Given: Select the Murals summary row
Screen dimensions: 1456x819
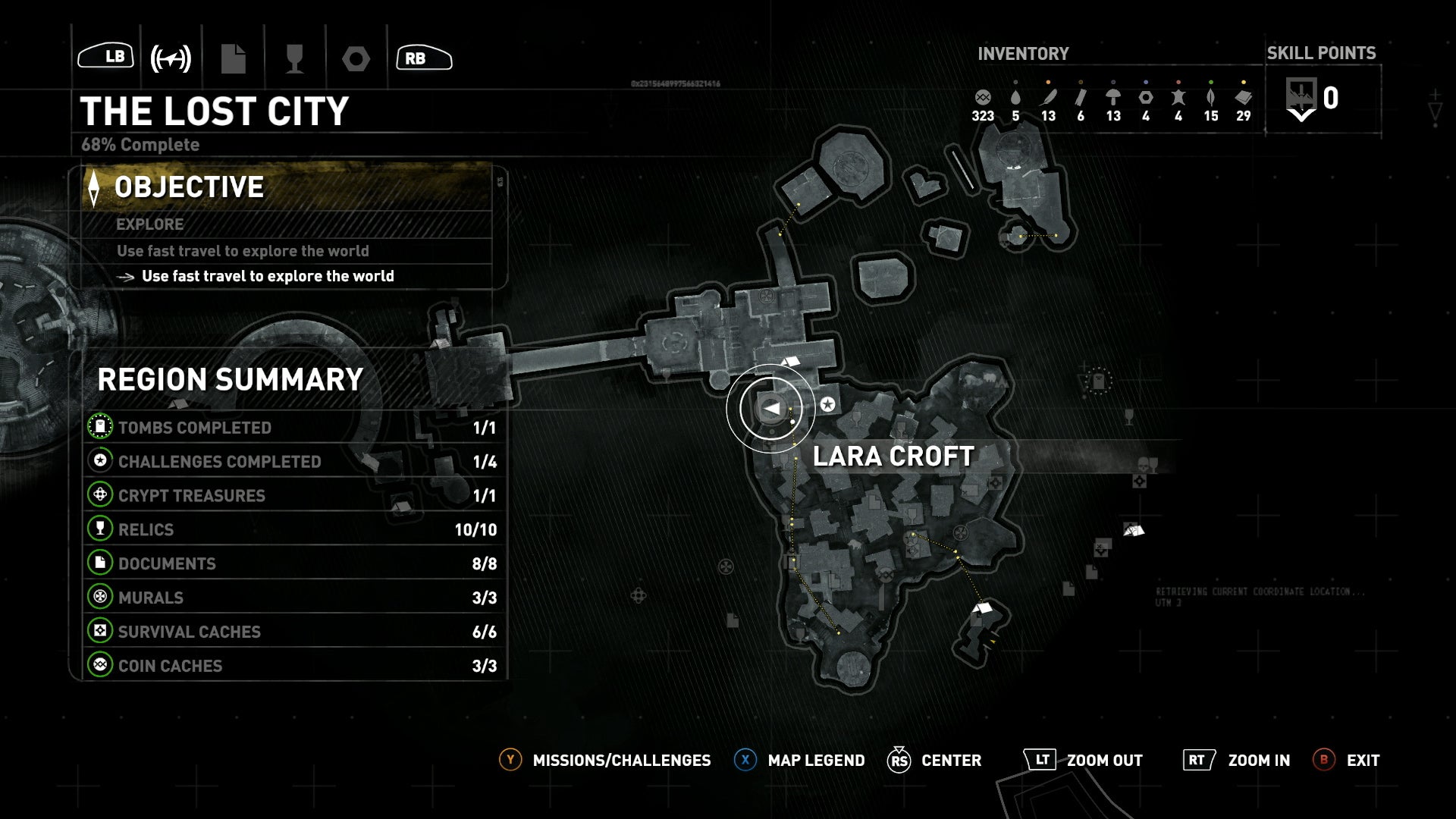Looking at the screenshot, I should click(293, 598).
